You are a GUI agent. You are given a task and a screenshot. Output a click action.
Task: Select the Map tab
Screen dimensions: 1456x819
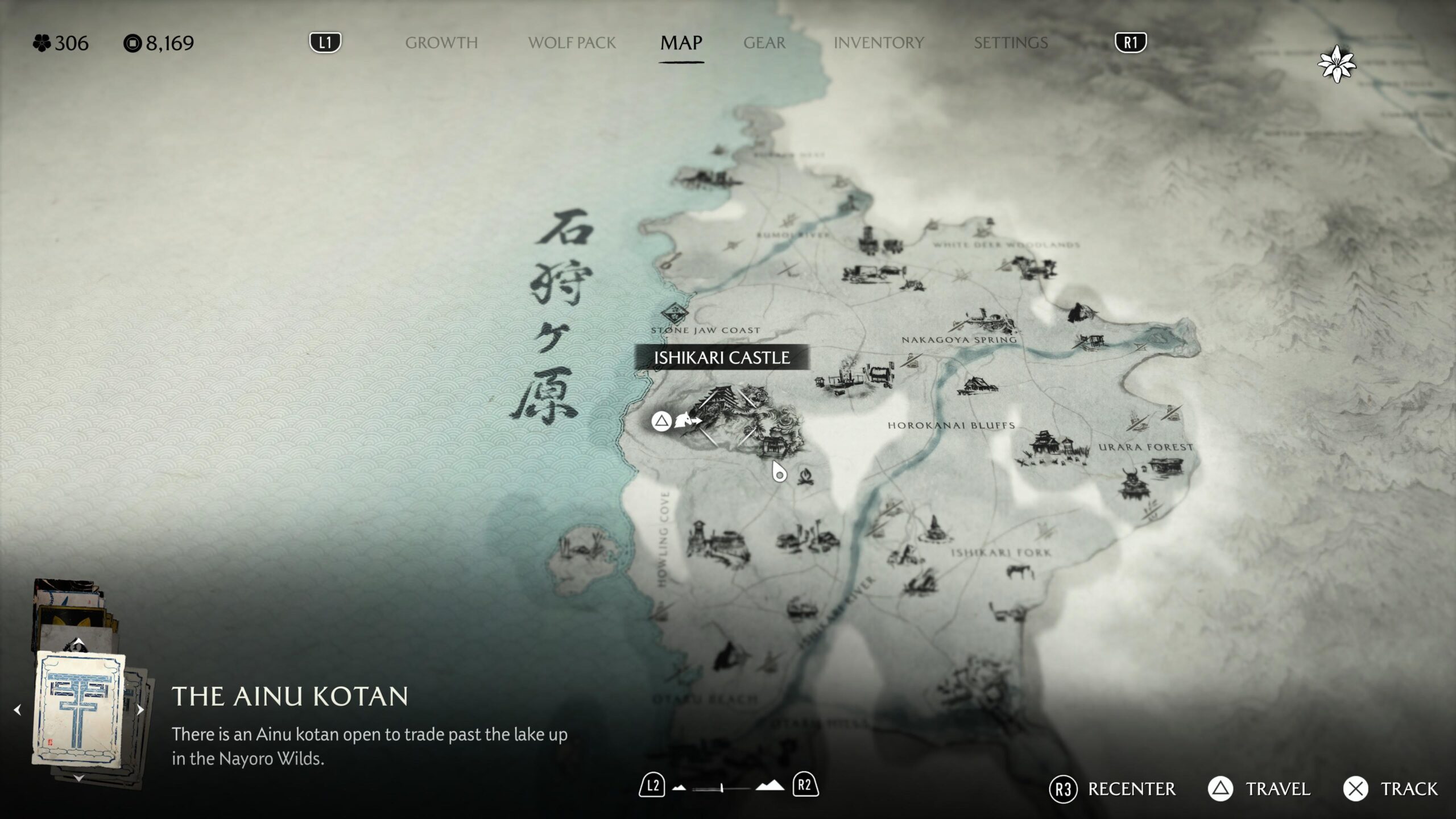(x=681, y=43)
